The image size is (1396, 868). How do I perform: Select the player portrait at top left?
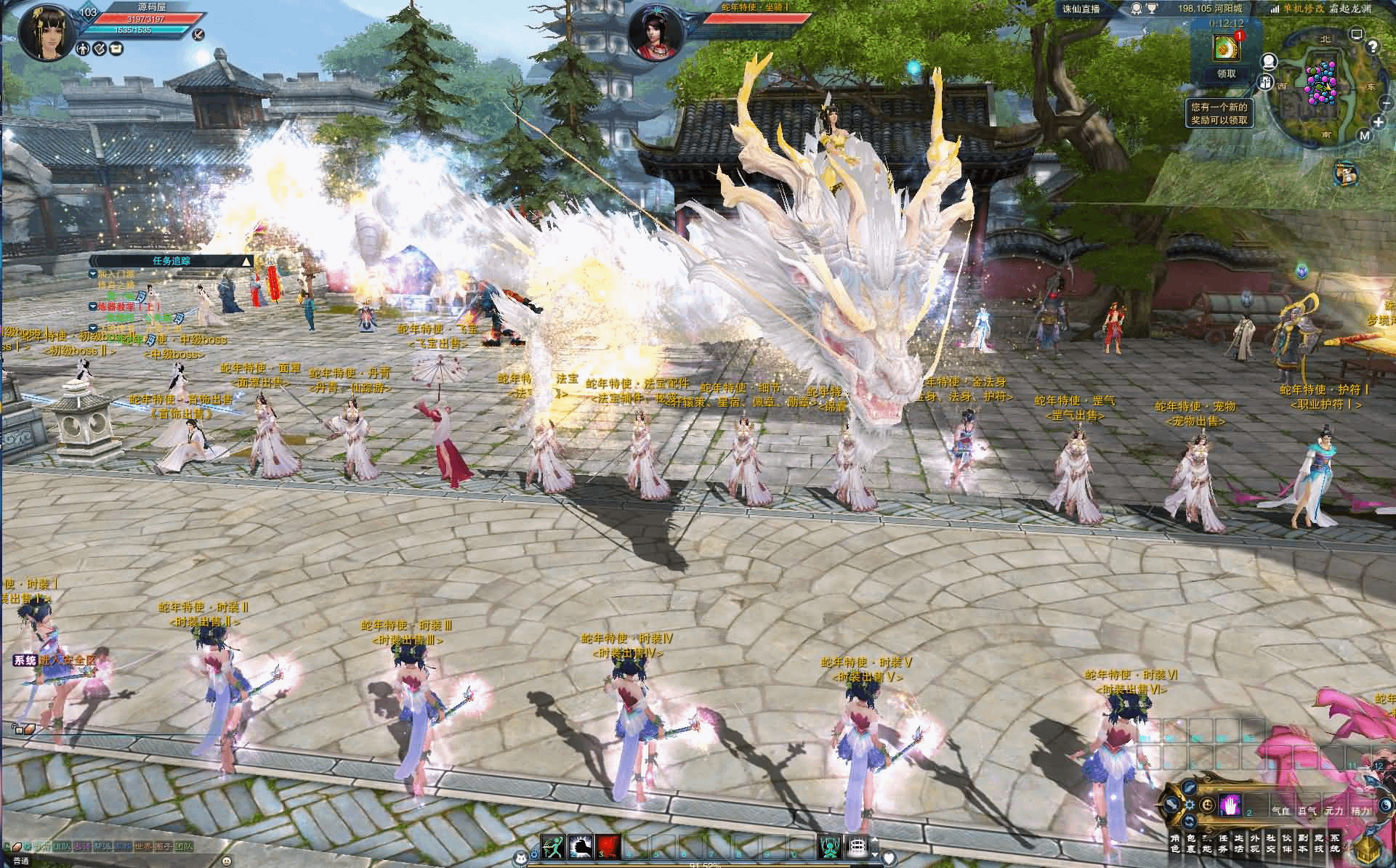[x=47, y=33]
